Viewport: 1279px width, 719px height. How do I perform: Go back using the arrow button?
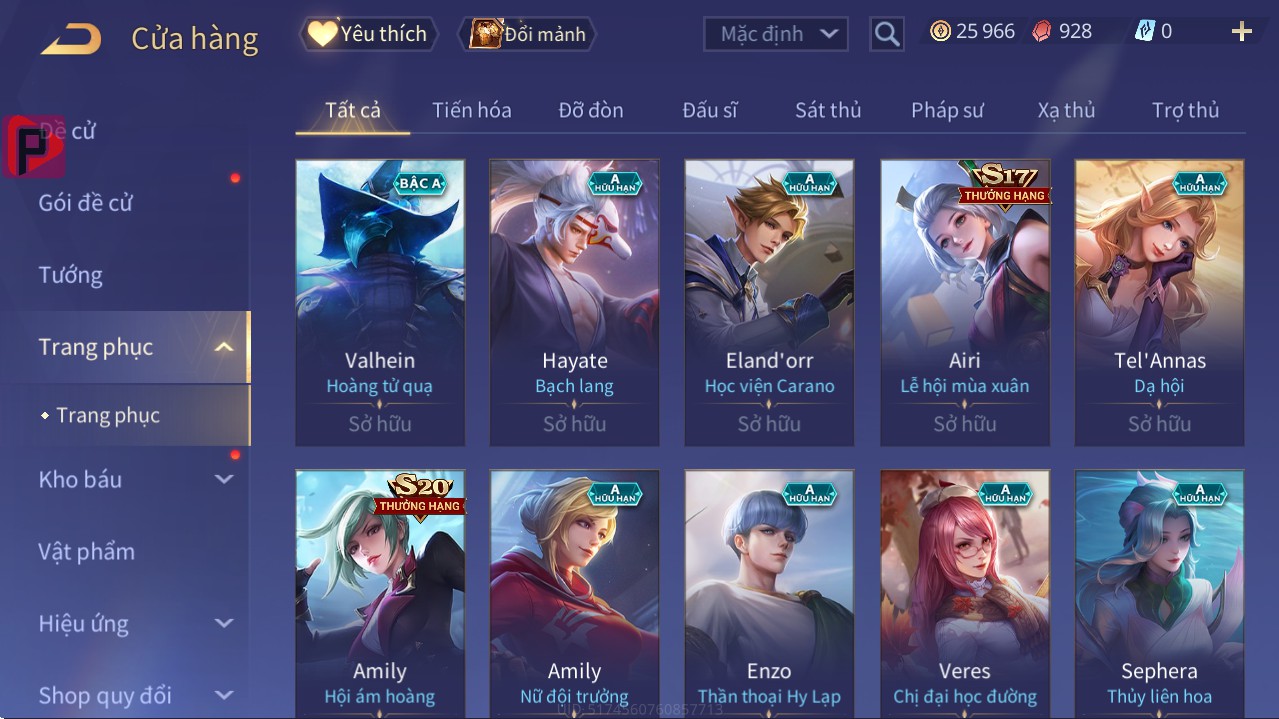point(71,39)
